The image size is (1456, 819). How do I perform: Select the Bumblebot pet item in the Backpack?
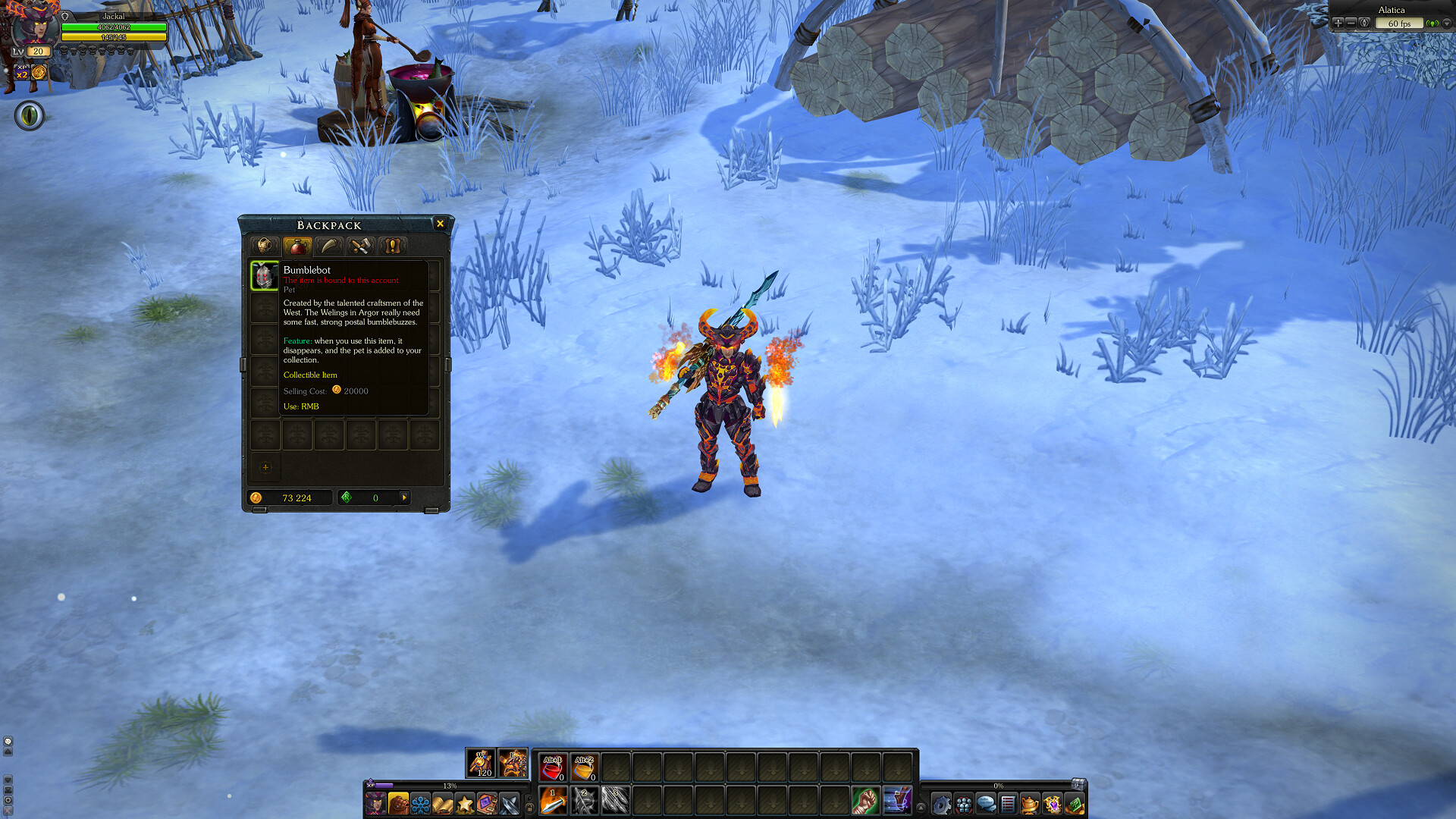pyautogui.click(x=265, y=275)
